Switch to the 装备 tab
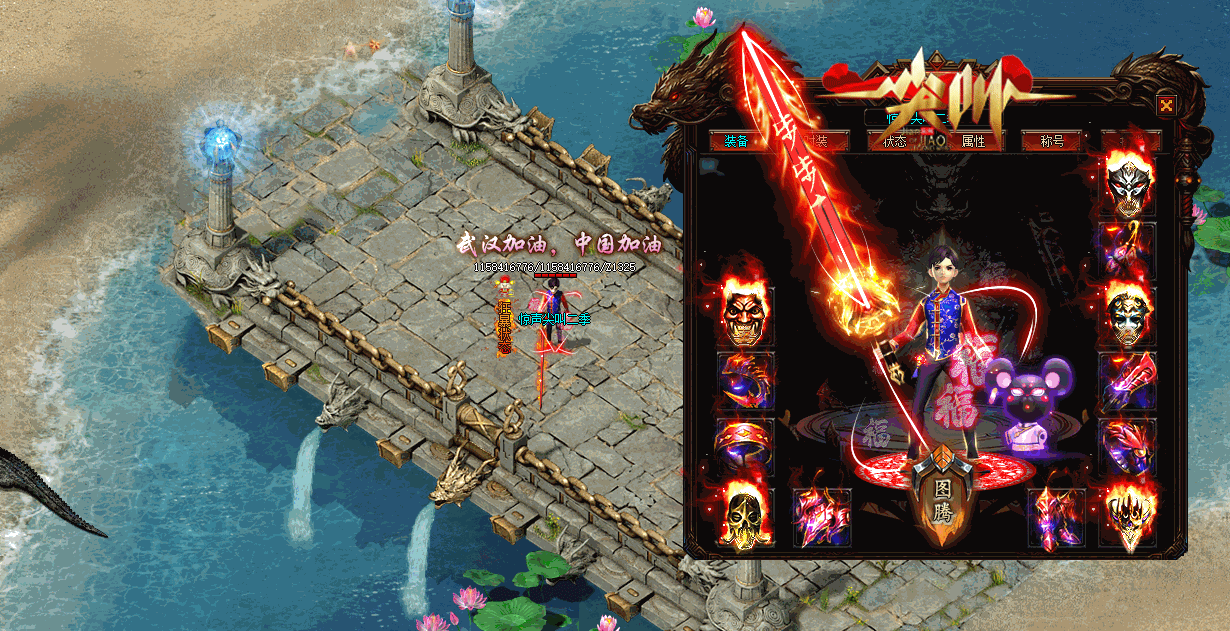1230x631 pixels. (x=736, y=141)
